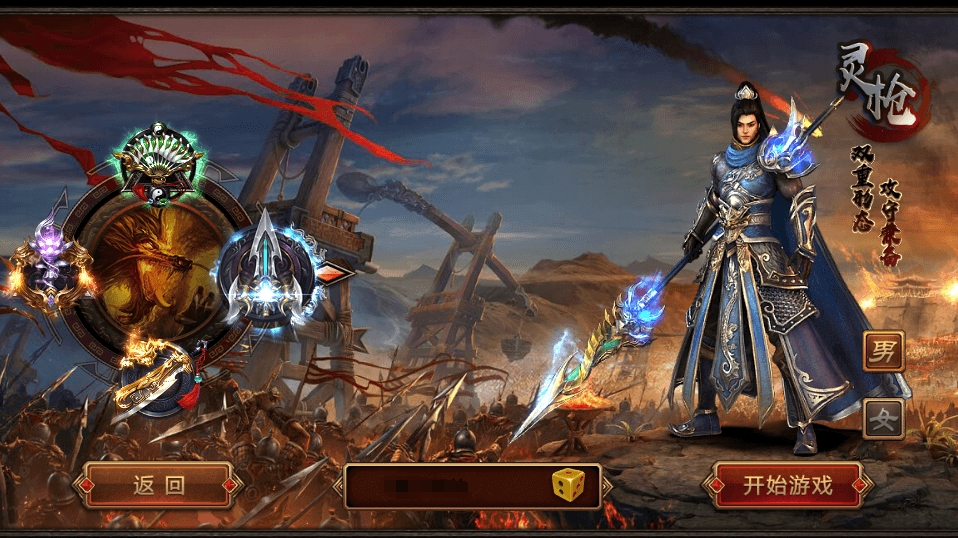Viewport: 958px width, 538px height.
Task: Select the character name input field
Action: click(445, 487)
